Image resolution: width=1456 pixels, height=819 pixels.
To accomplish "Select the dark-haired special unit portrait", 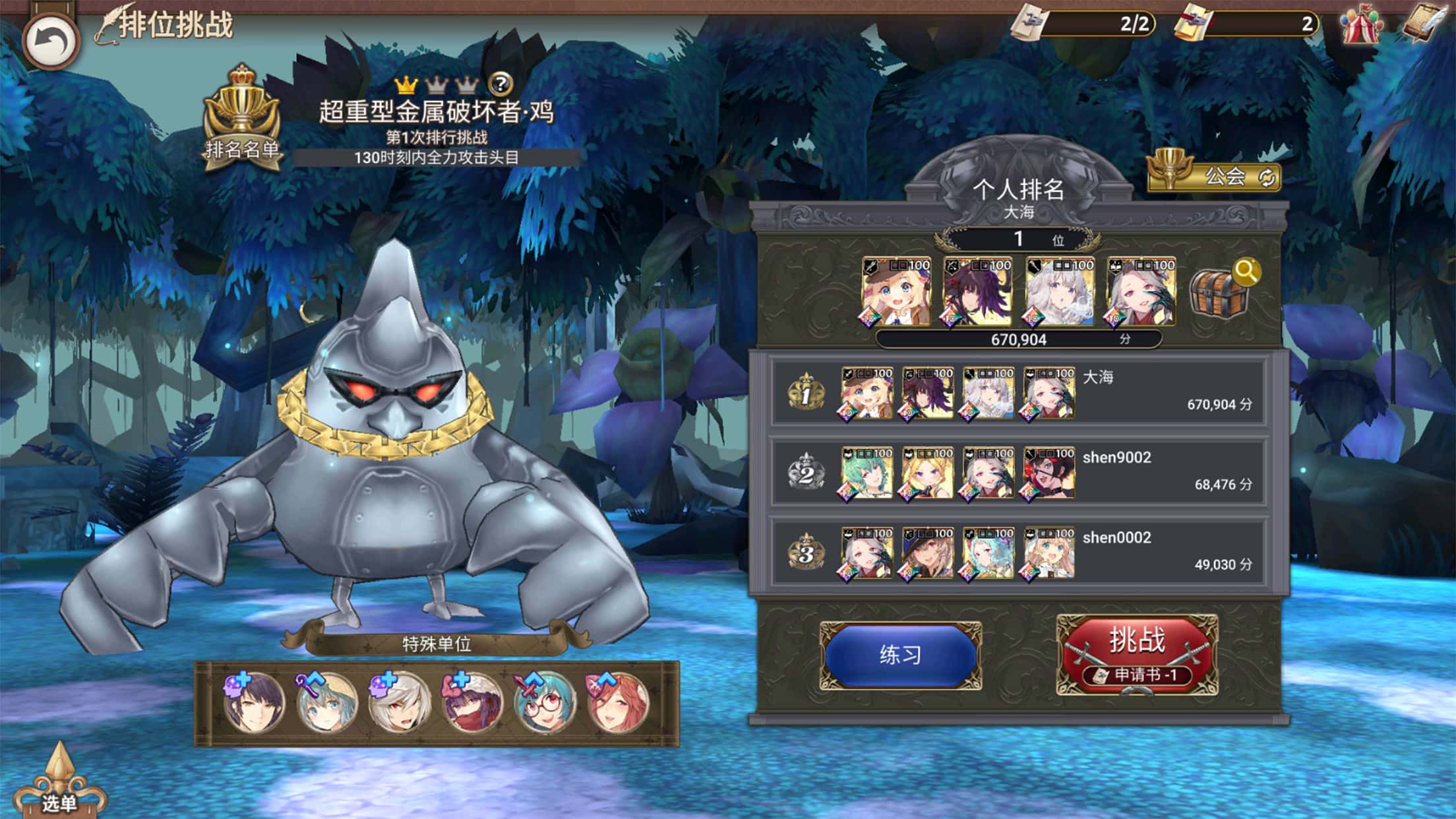I will pyautogui.click(x=254, y=703).
